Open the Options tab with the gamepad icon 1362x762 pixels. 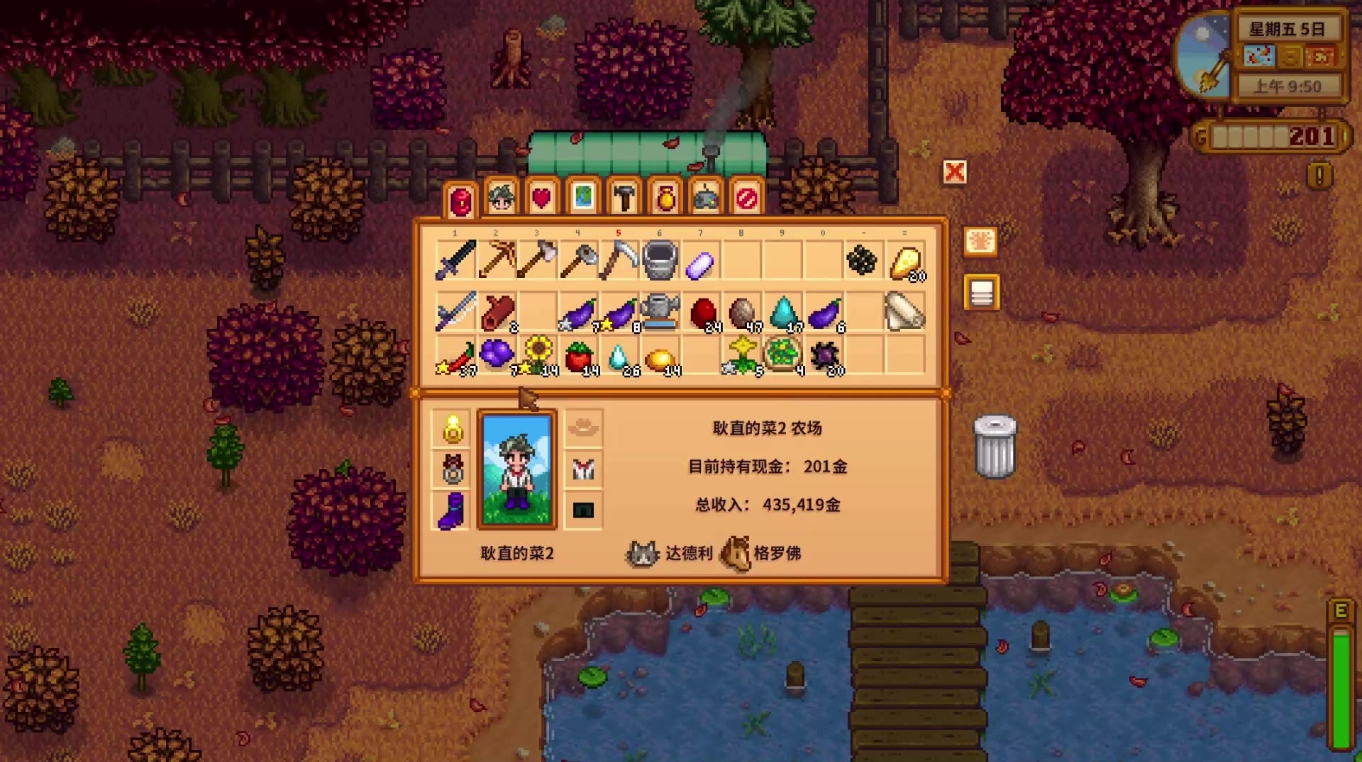tap(706, 198)
